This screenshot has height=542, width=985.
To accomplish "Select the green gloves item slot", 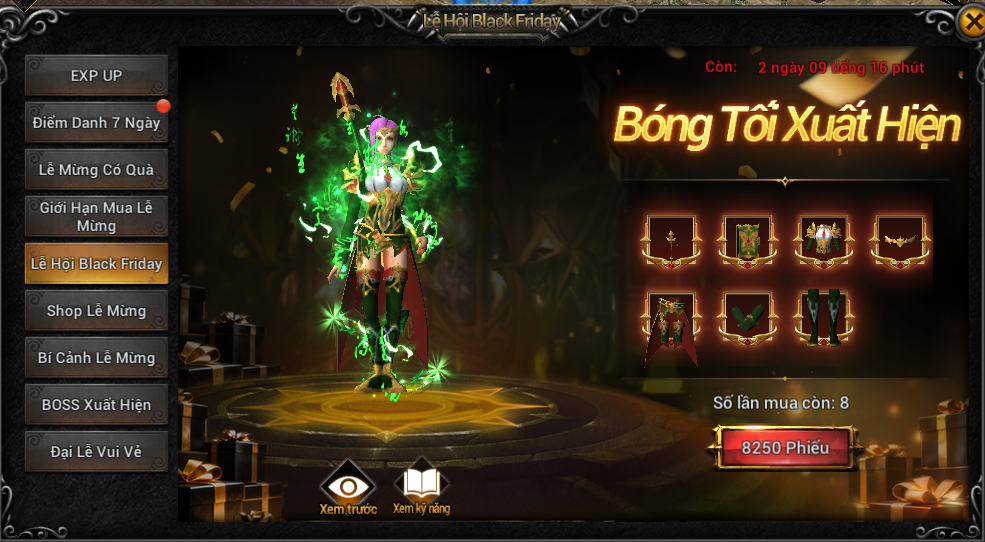I will tap(745, 318).
